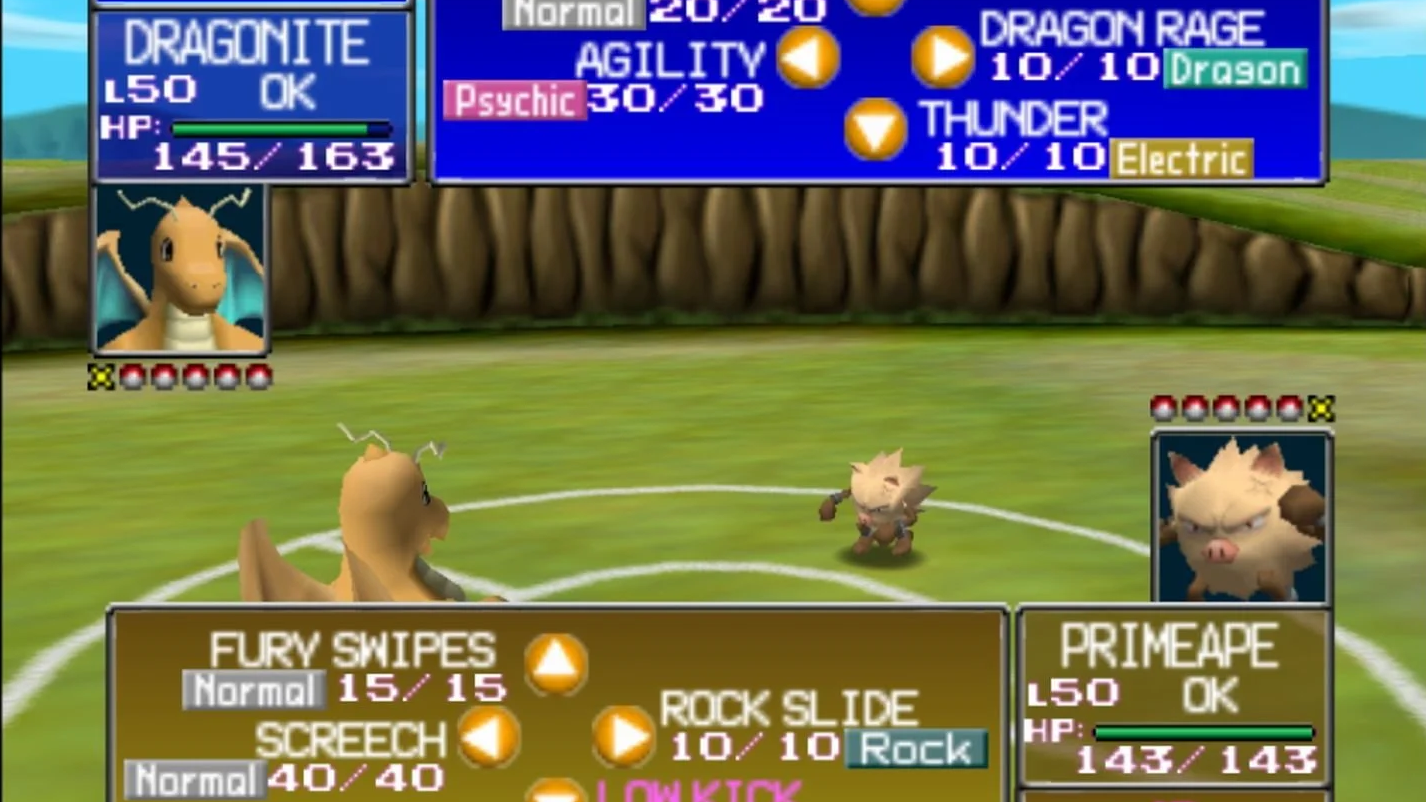The width and height of the screenshot is (1426, 802).
Task: Select the right arrow beside Dragon Rage
Action: [x=941, y=57]
